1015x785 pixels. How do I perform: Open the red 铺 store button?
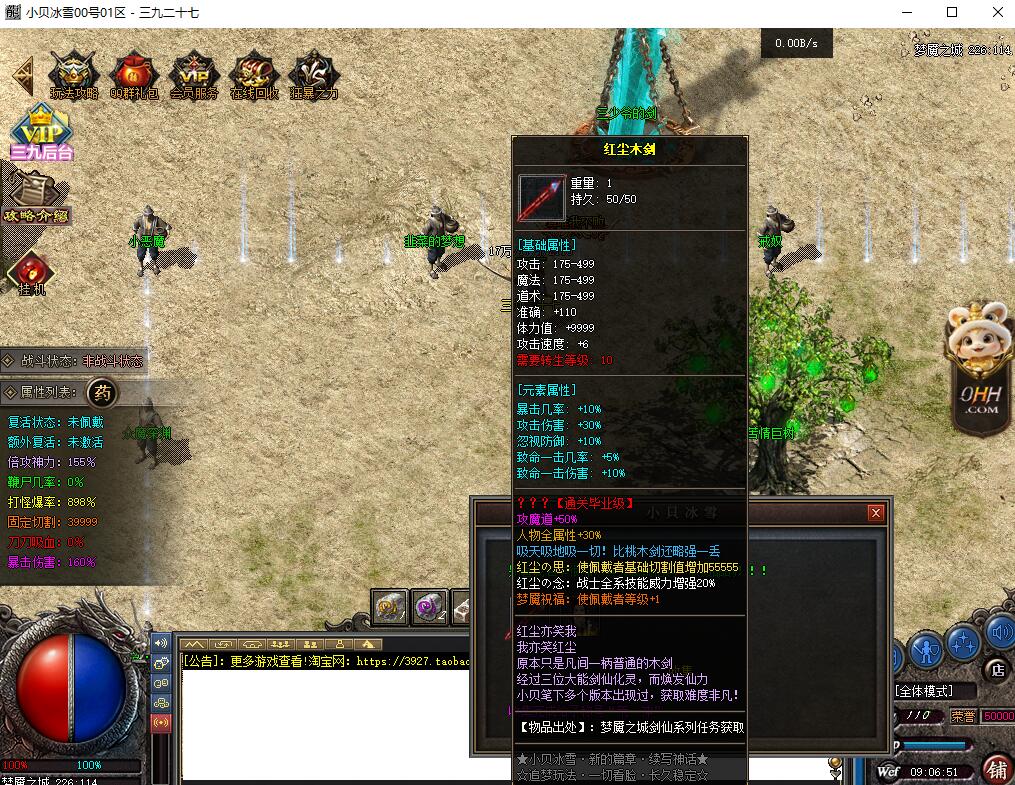(996, 770)
